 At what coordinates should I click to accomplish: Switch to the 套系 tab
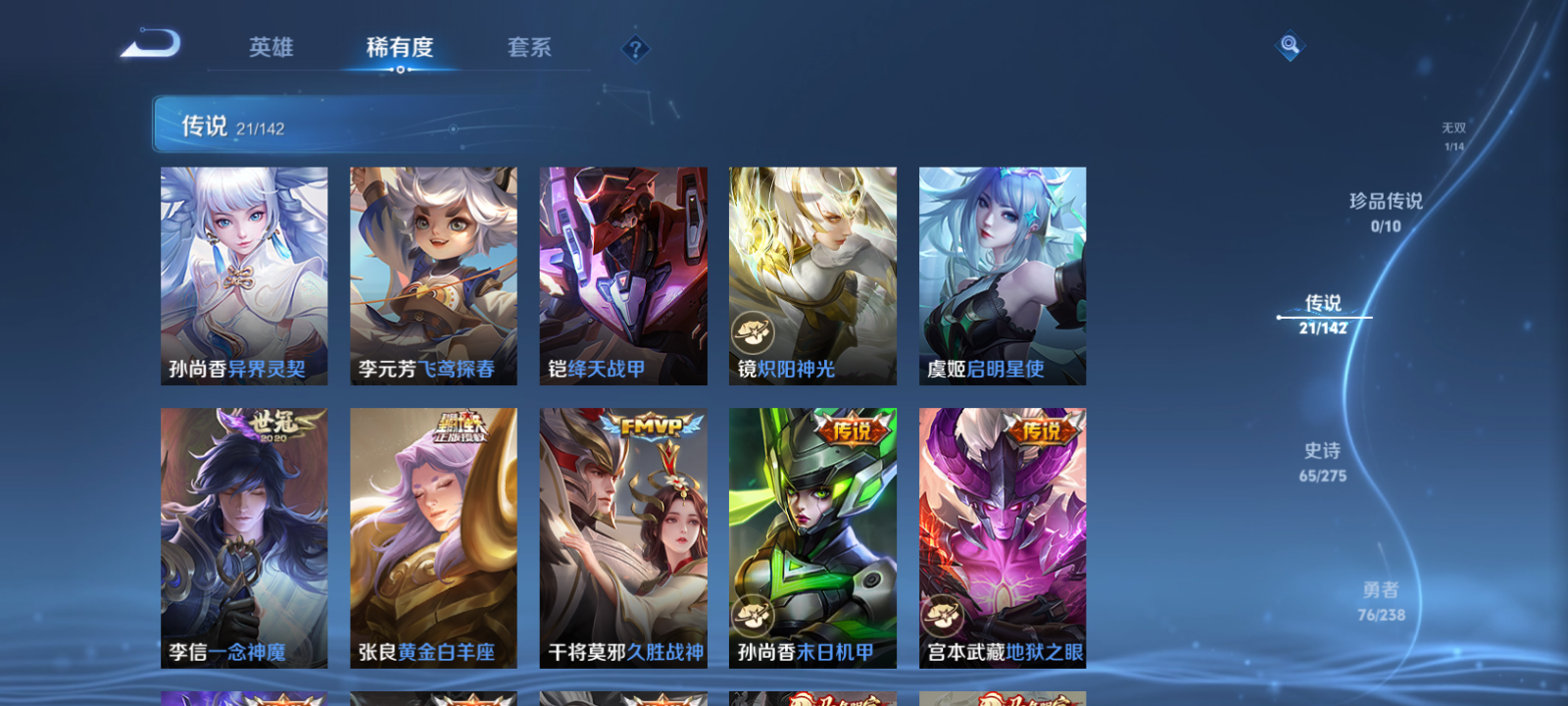tap(528, 46)
